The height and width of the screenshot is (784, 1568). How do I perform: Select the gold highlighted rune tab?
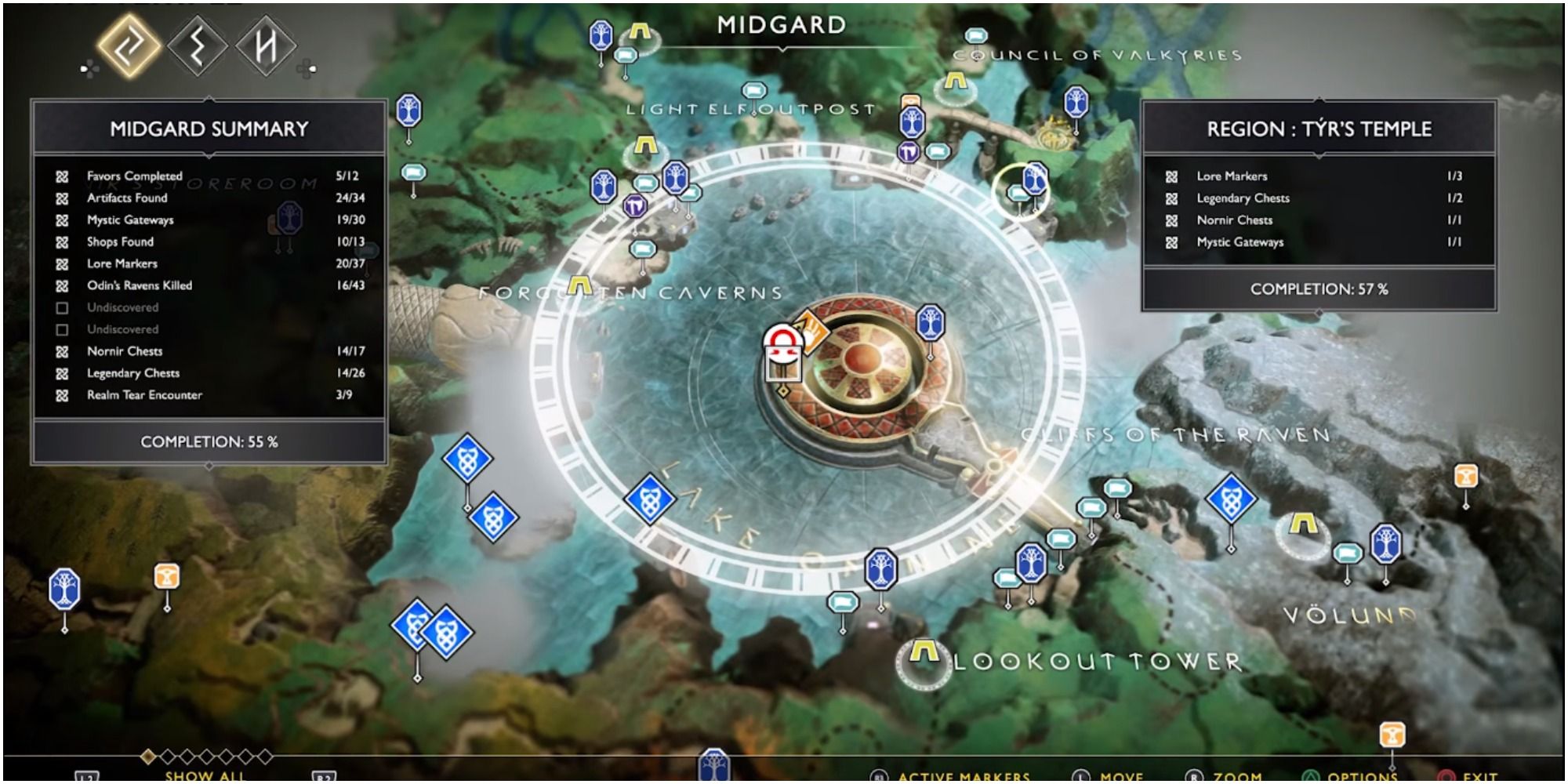[x=129, y=46]
